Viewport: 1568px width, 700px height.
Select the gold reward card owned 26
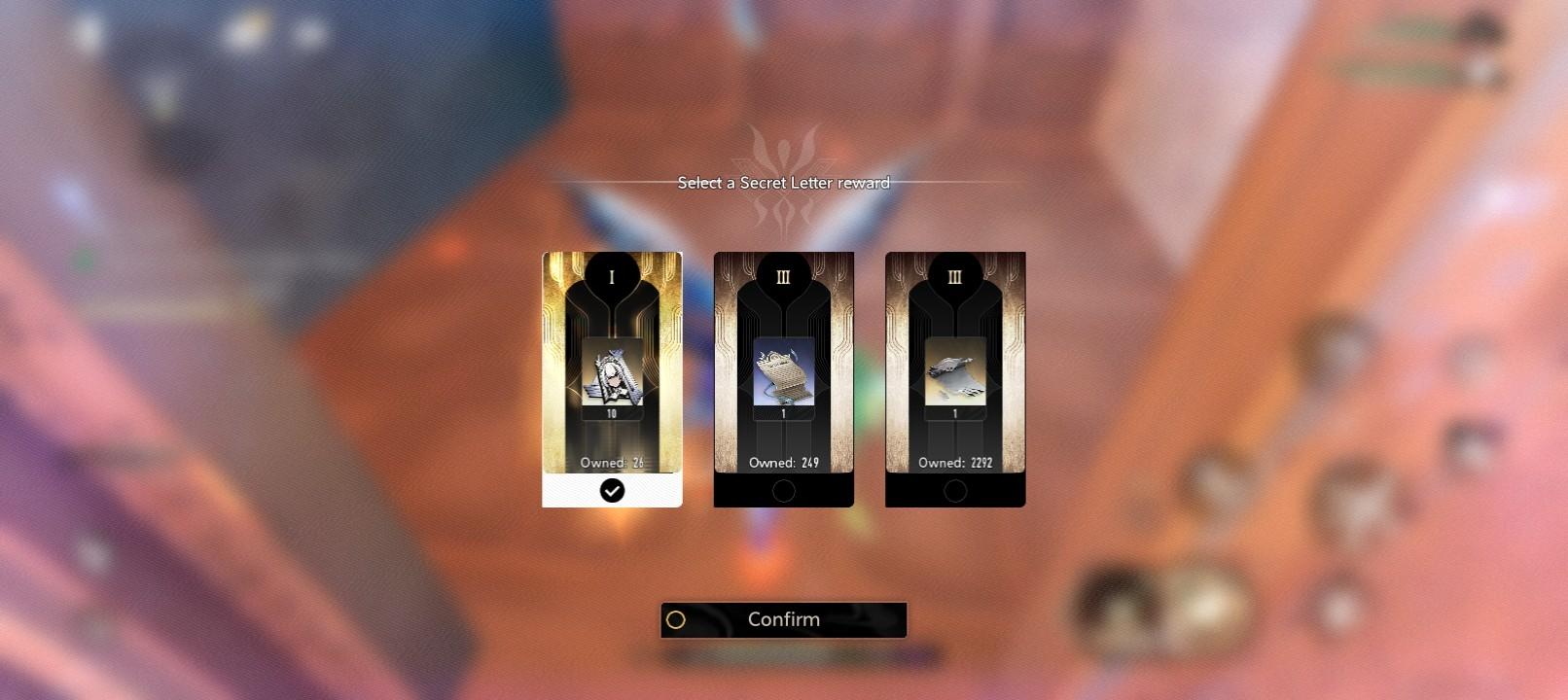612,378
